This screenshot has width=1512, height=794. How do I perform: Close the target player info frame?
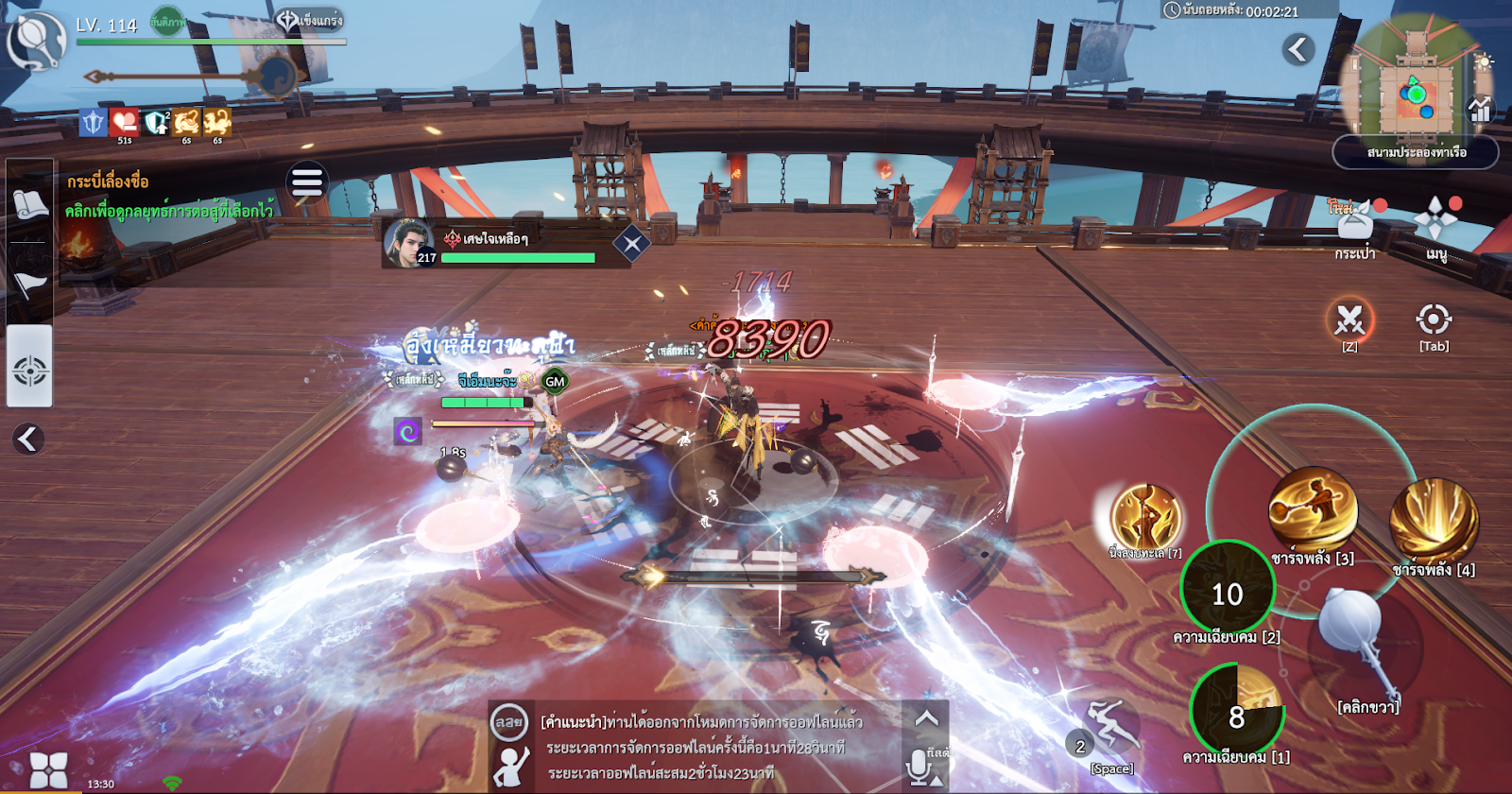point(631,245)
